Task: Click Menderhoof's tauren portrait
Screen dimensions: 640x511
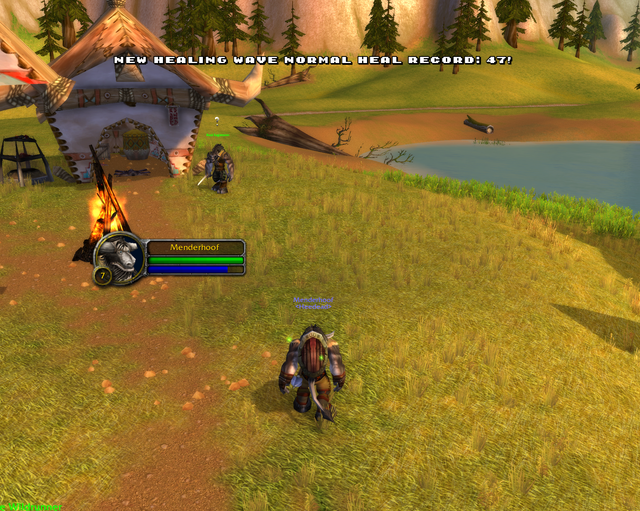Action: click(x=120, y=257)
